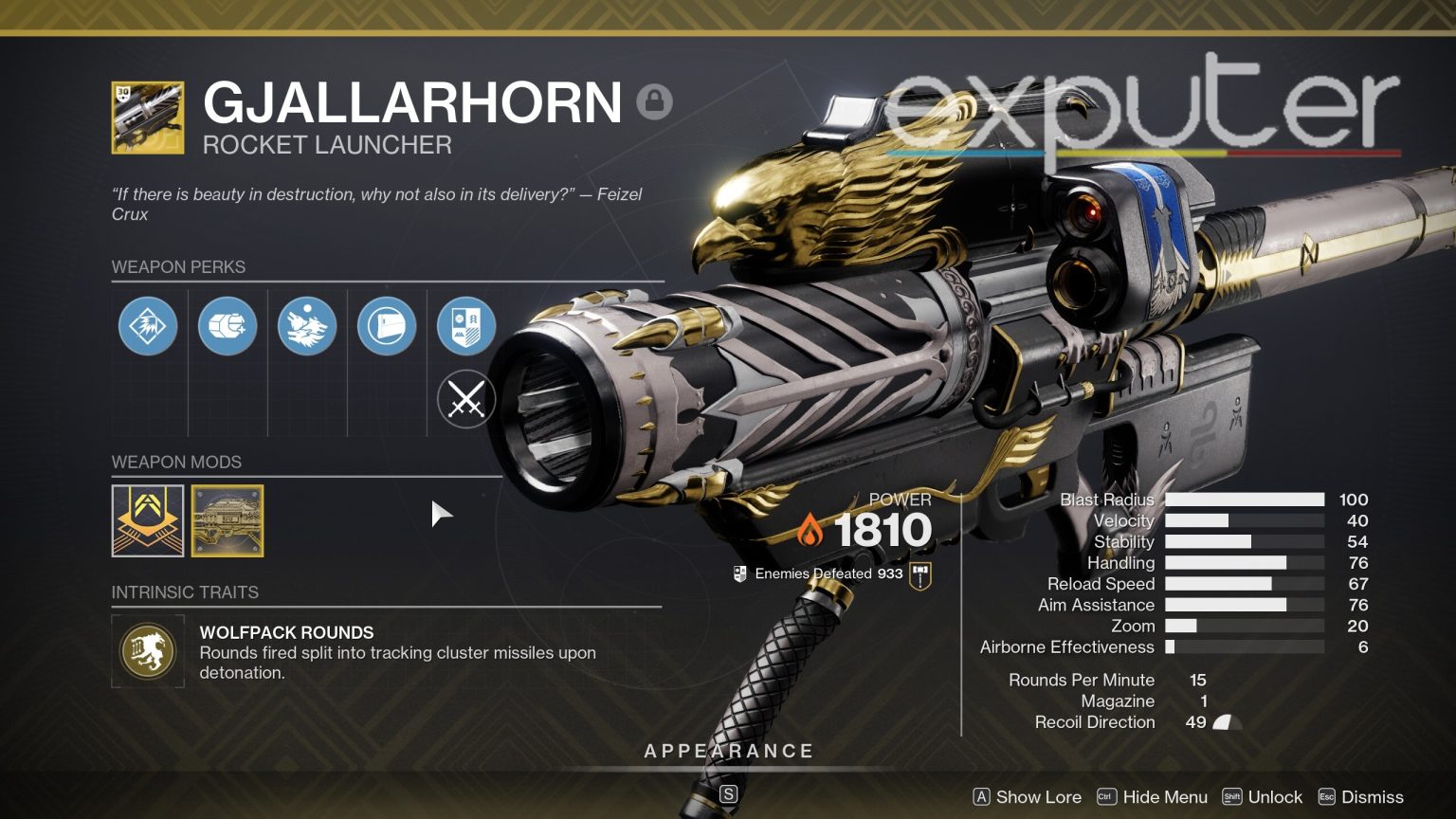Image resolution: width=1456 pixels, height=819 pixels.
Task: Switch to the Appearance tab
Action: pos(728,750)
